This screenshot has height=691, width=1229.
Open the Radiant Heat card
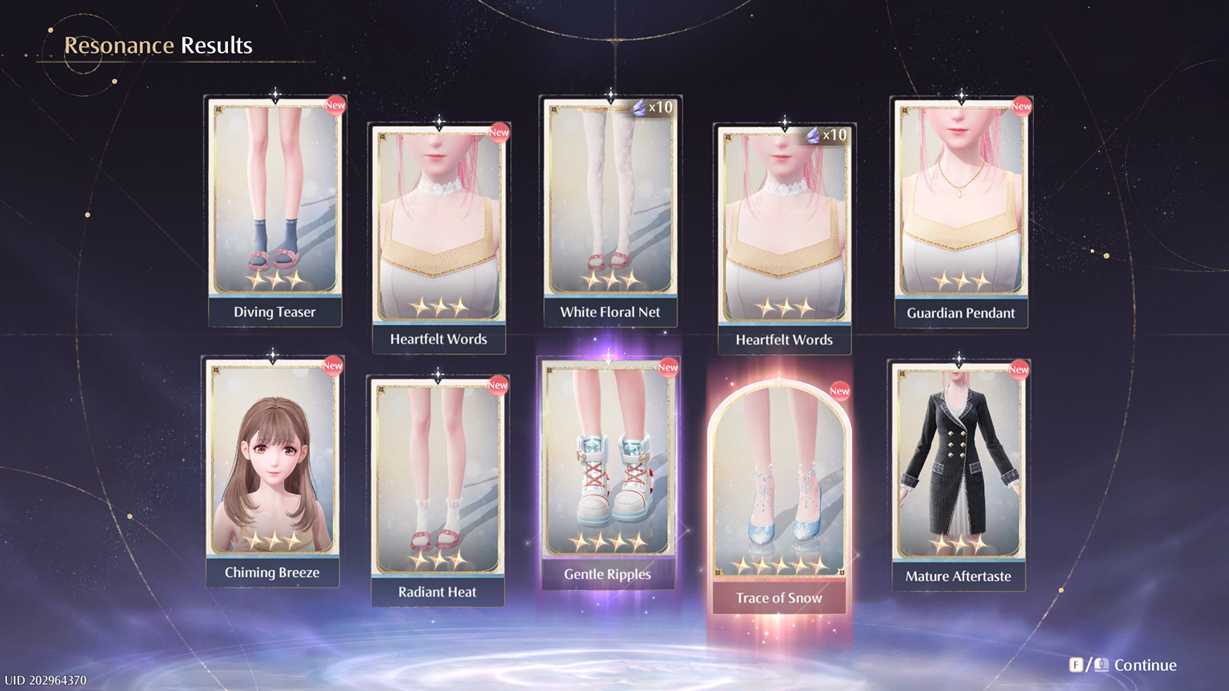point(437,490)
